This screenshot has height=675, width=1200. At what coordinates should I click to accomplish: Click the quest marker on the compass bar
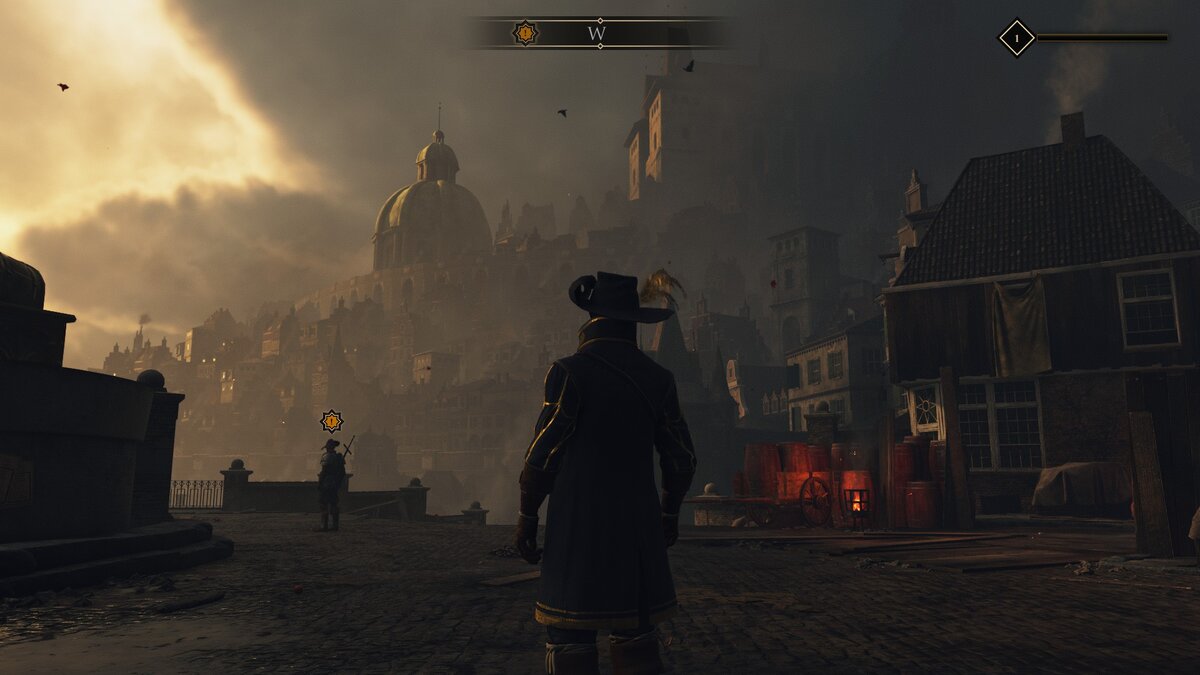coord(525,33)
